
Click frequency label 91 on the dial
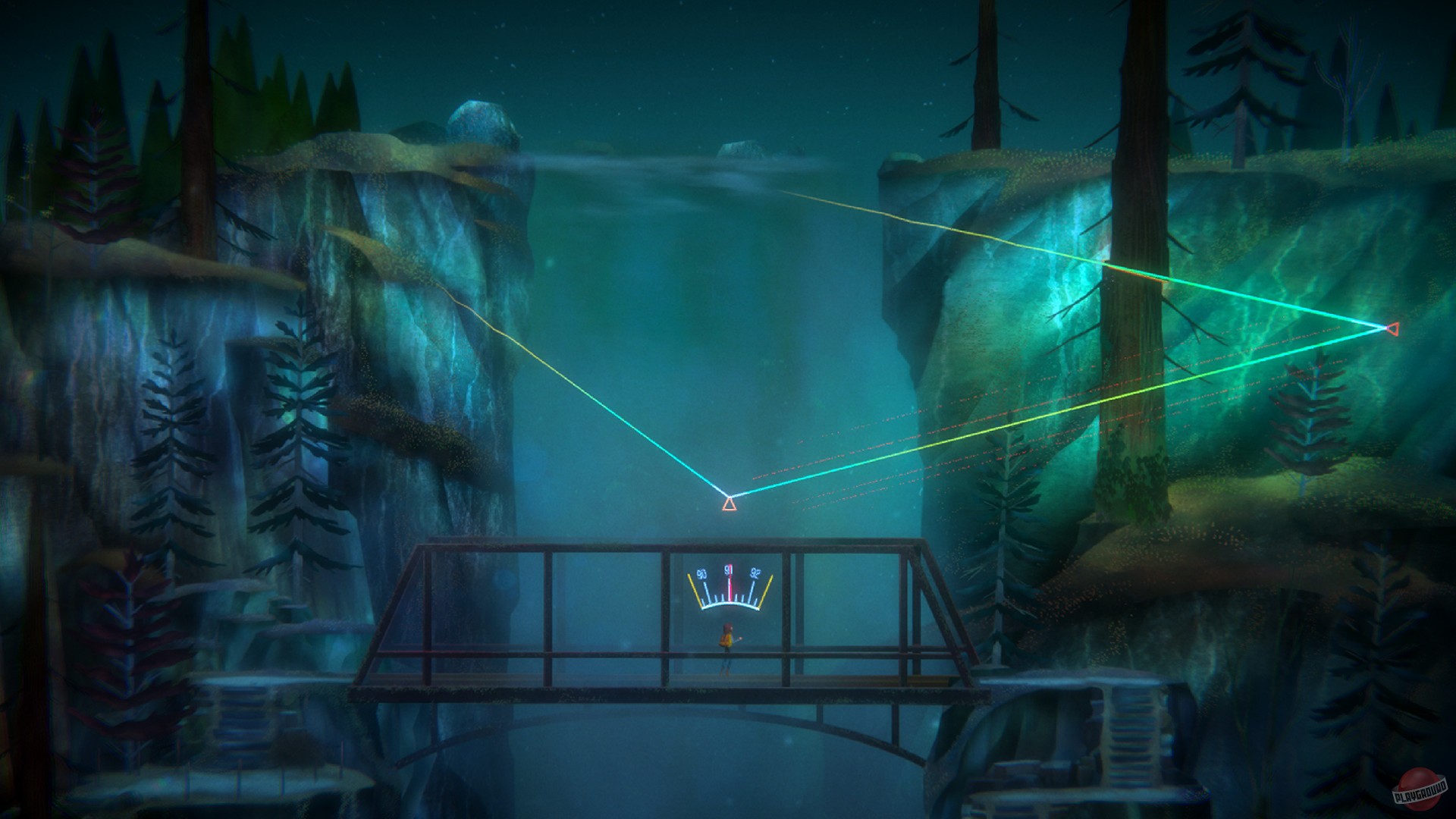coord(730,570)
